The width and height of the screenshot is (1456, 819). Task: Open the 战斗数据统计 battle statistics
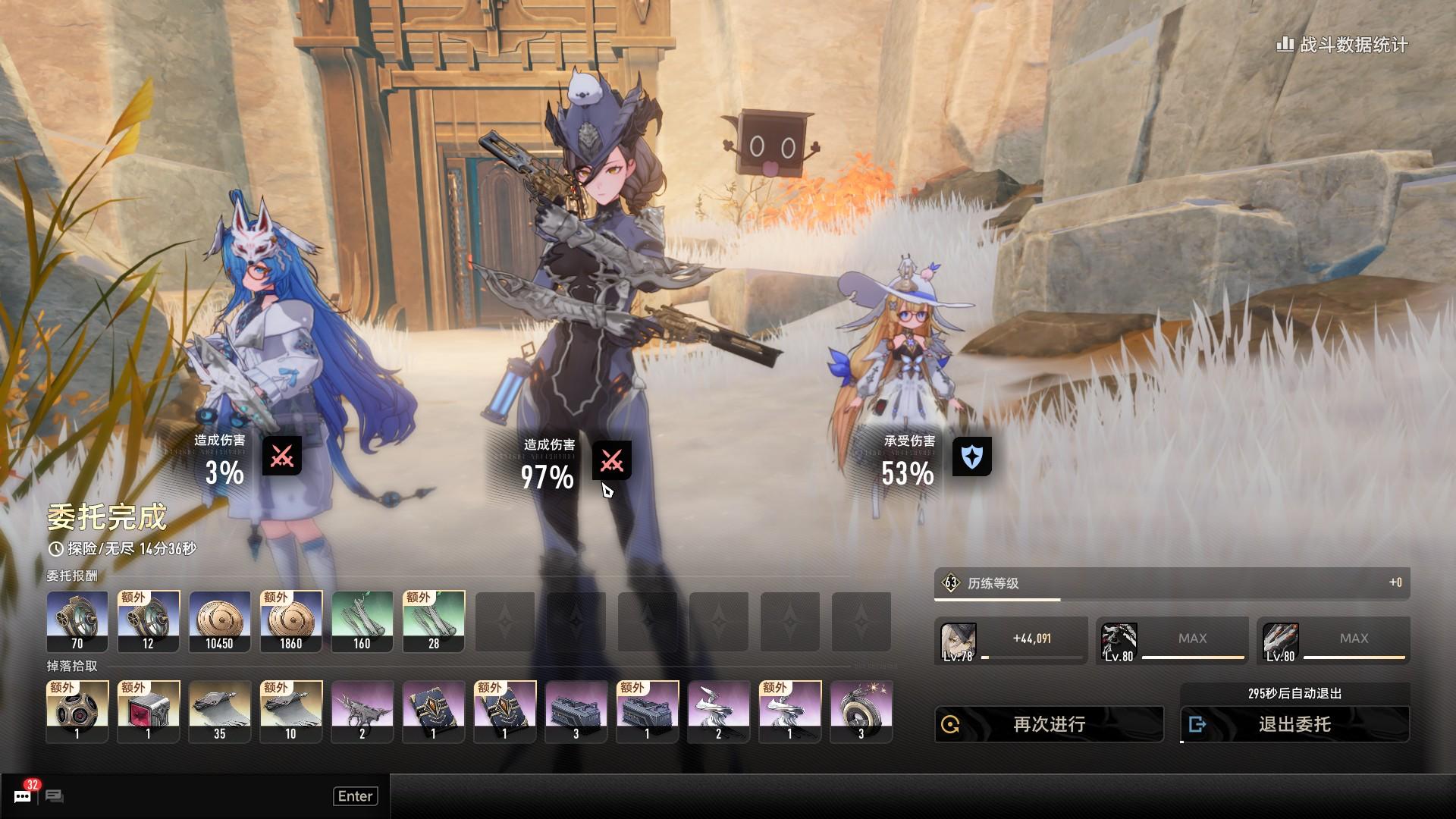(1343, 45)
